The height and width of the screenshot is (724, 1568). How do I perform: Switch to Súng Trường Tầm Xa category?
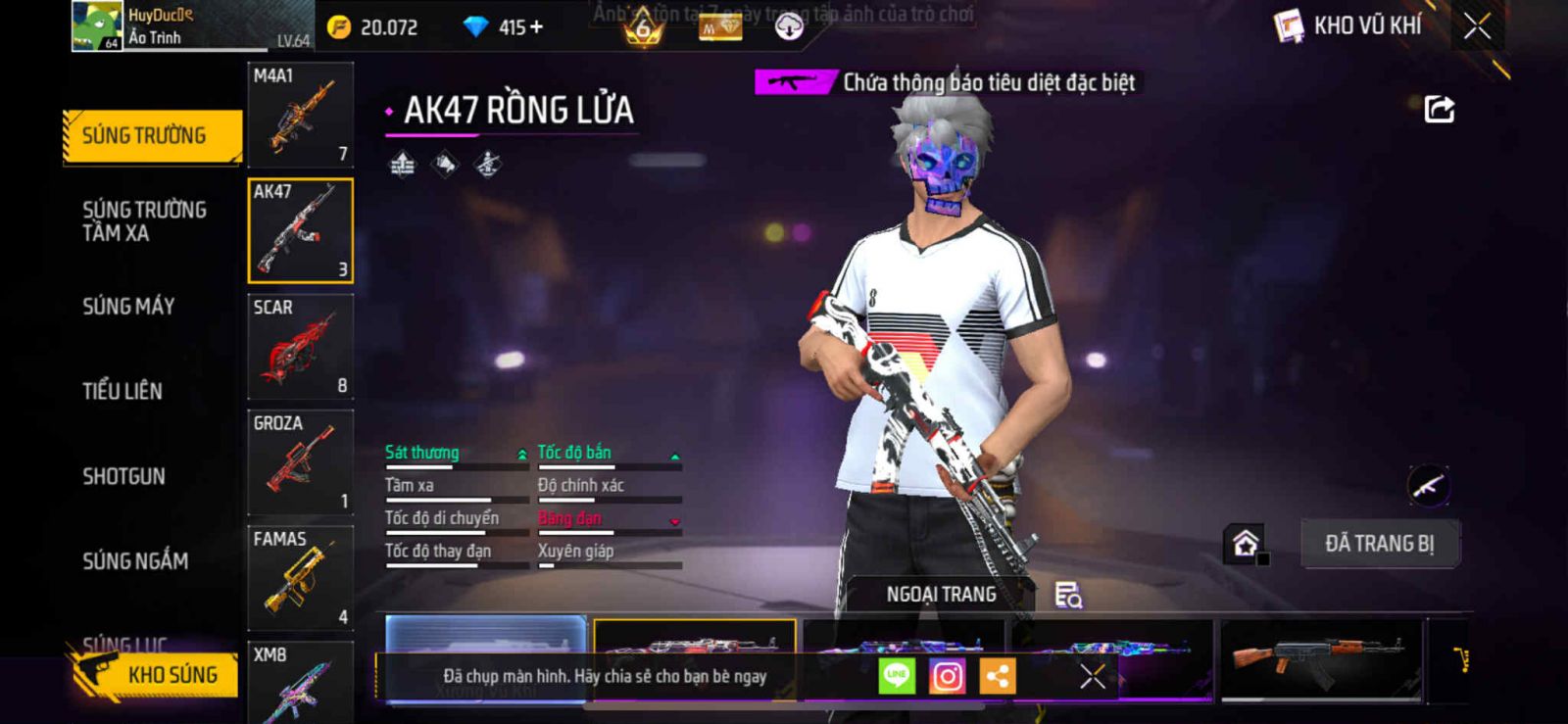coord(144,221)
